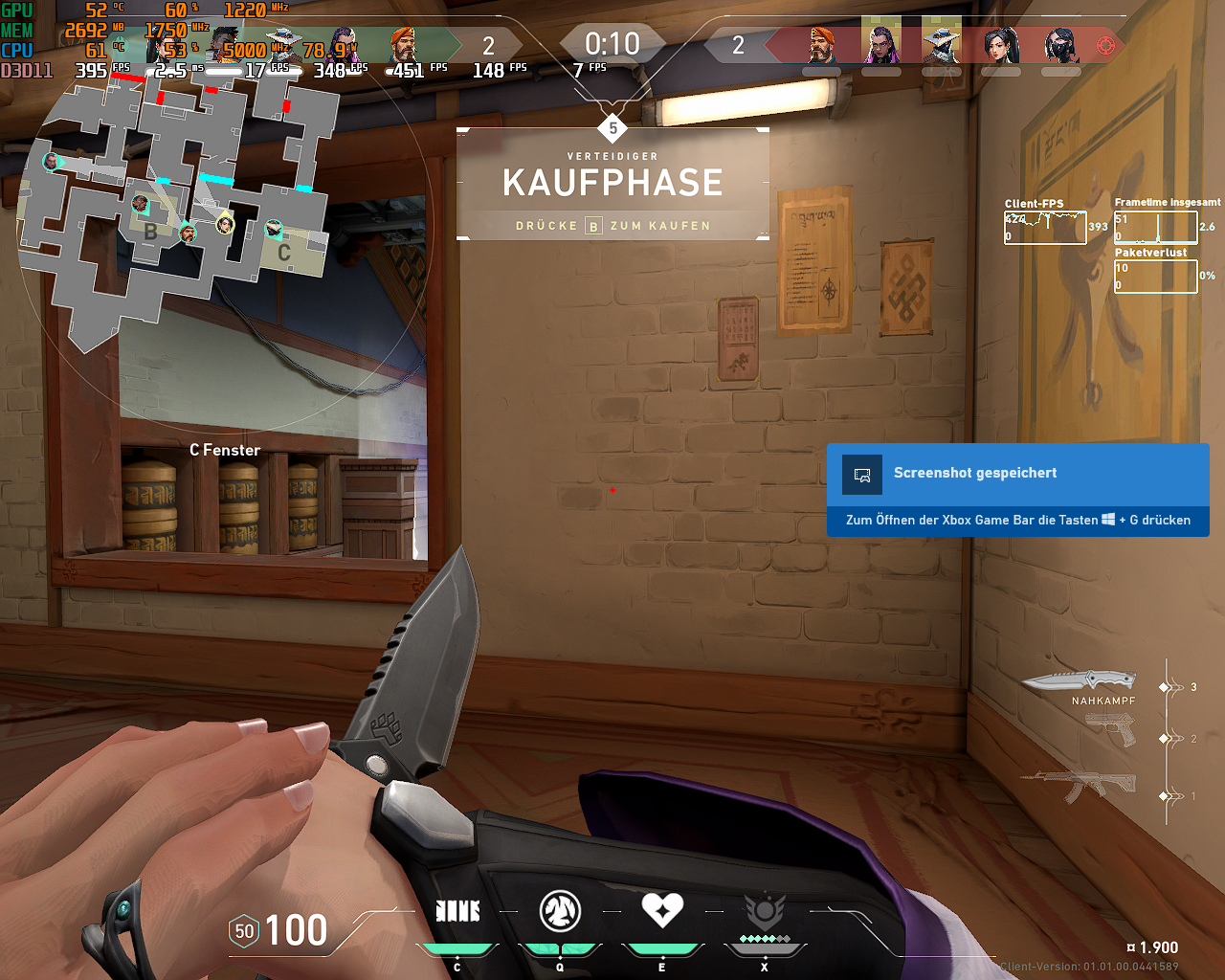
Task: Click the screenshot icon in Xbox Game Bar notification
Action: [x=860, y=474]
